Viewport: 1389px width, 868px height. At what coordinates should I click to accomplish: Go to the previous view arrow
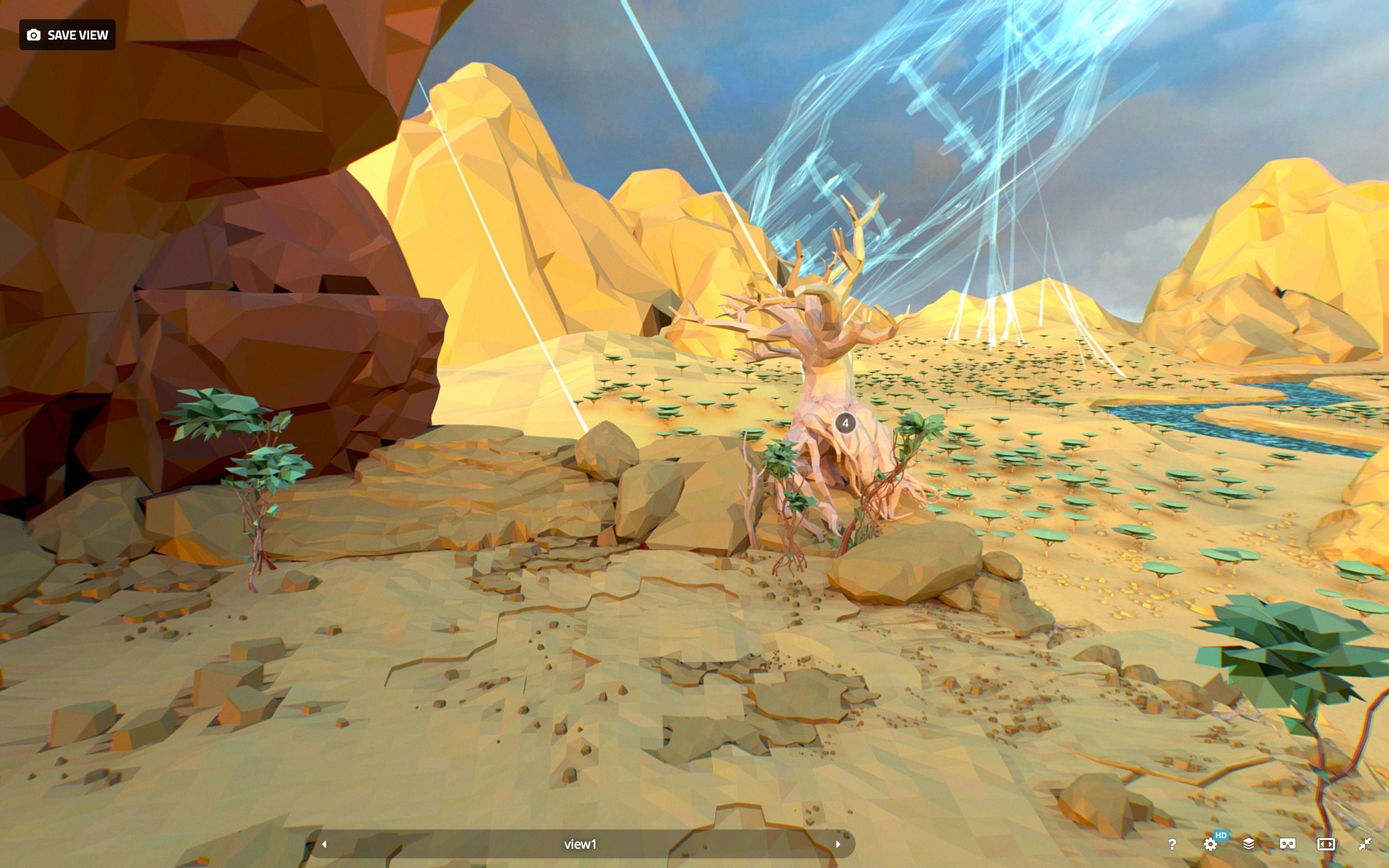[324, 844]
